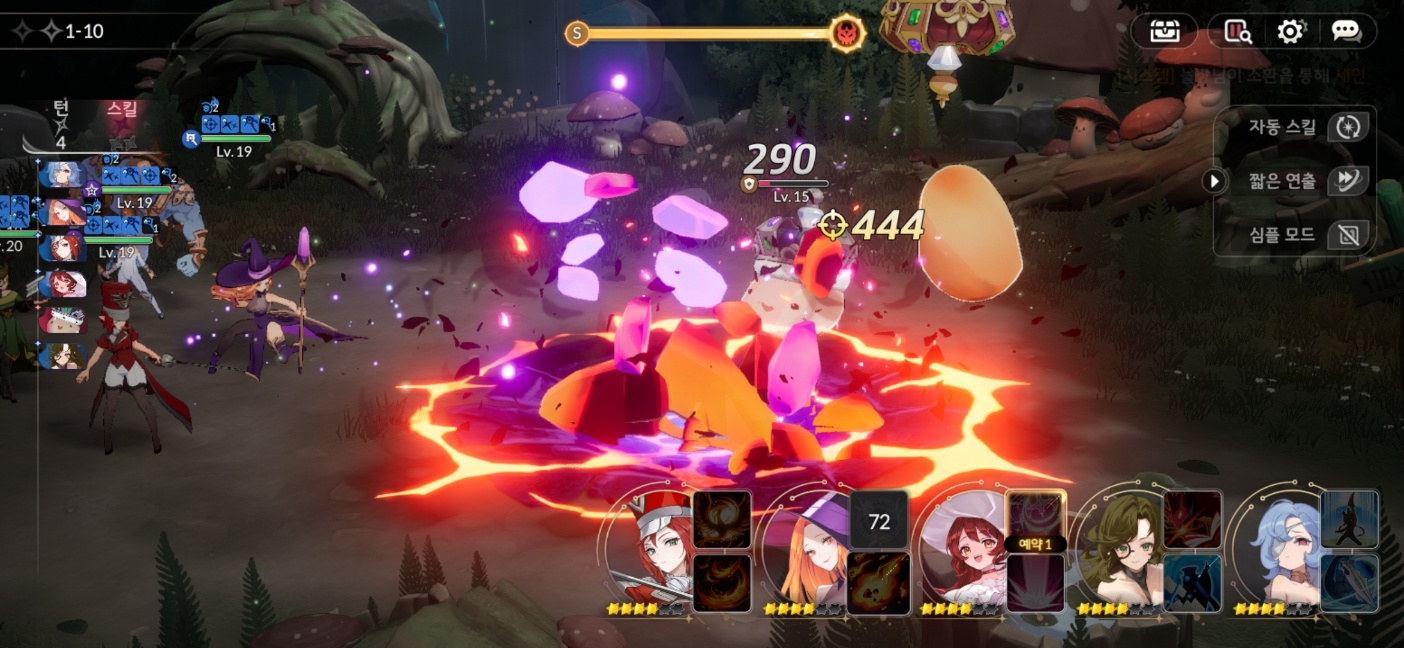
Task: Collapse the battle options panel arrow
Action: pyautogui.click(x=1214, y=181)
